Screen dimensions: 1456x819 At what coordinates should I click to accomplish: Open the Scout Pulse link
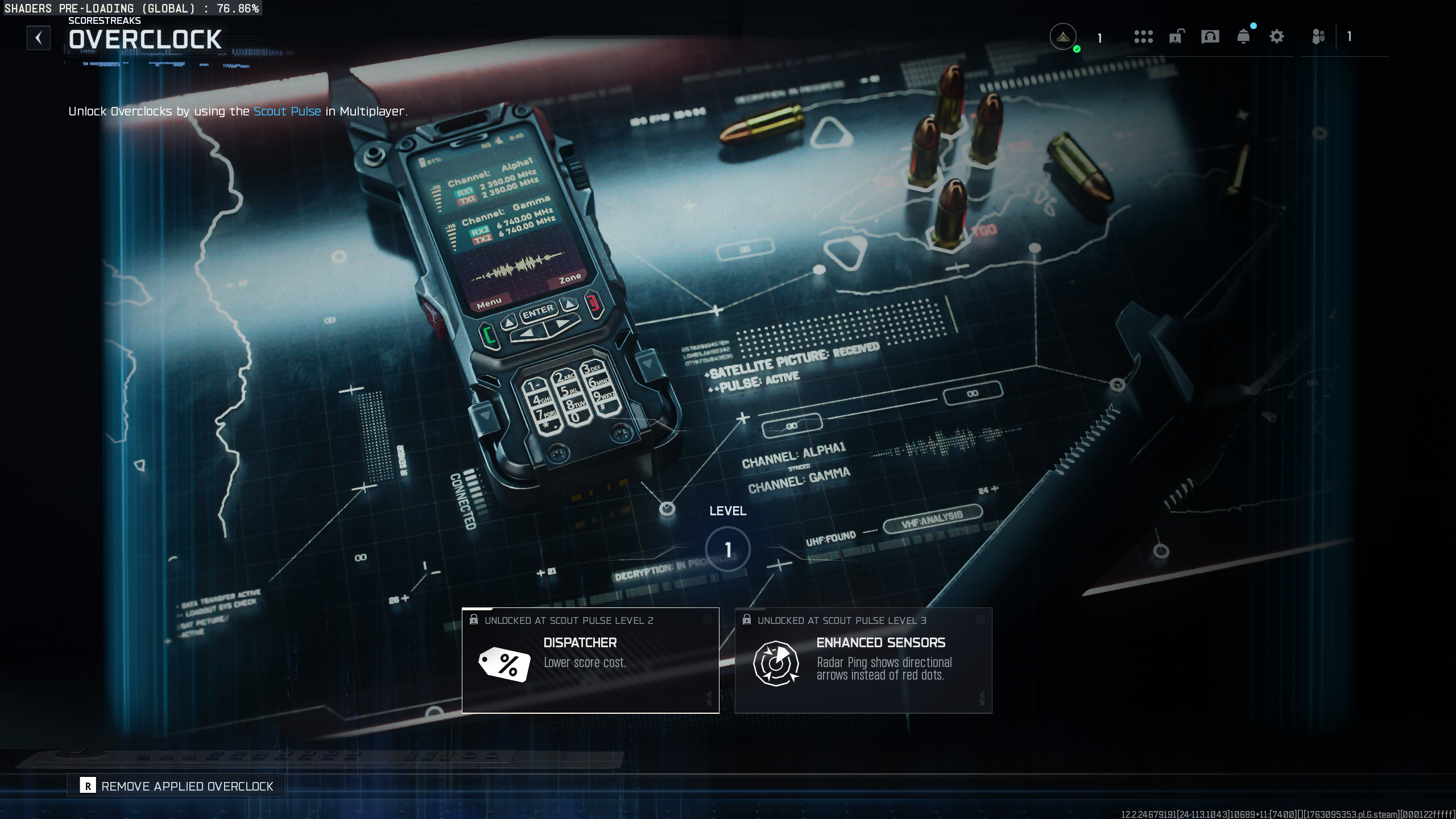point(287,111)
